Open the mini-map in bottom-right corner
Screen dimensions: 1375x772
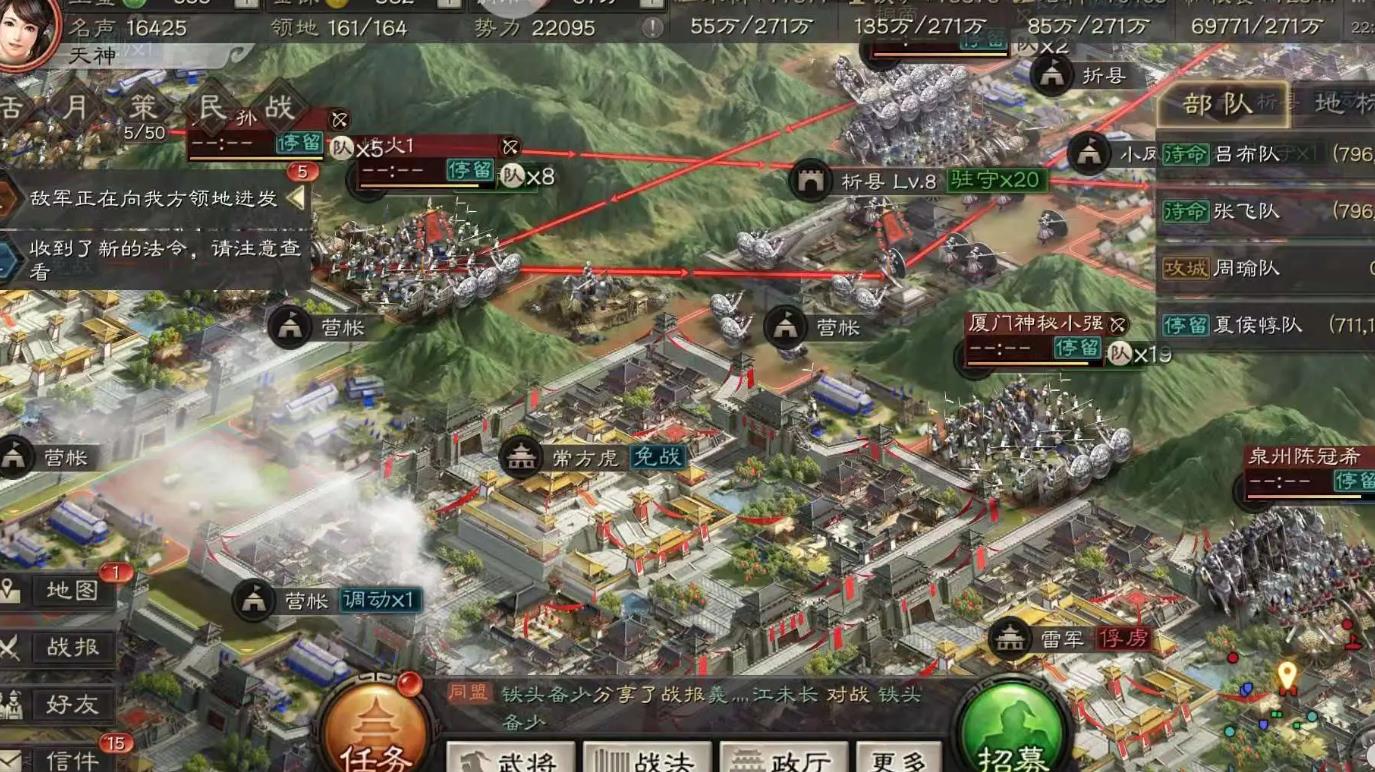point(1300,700)
